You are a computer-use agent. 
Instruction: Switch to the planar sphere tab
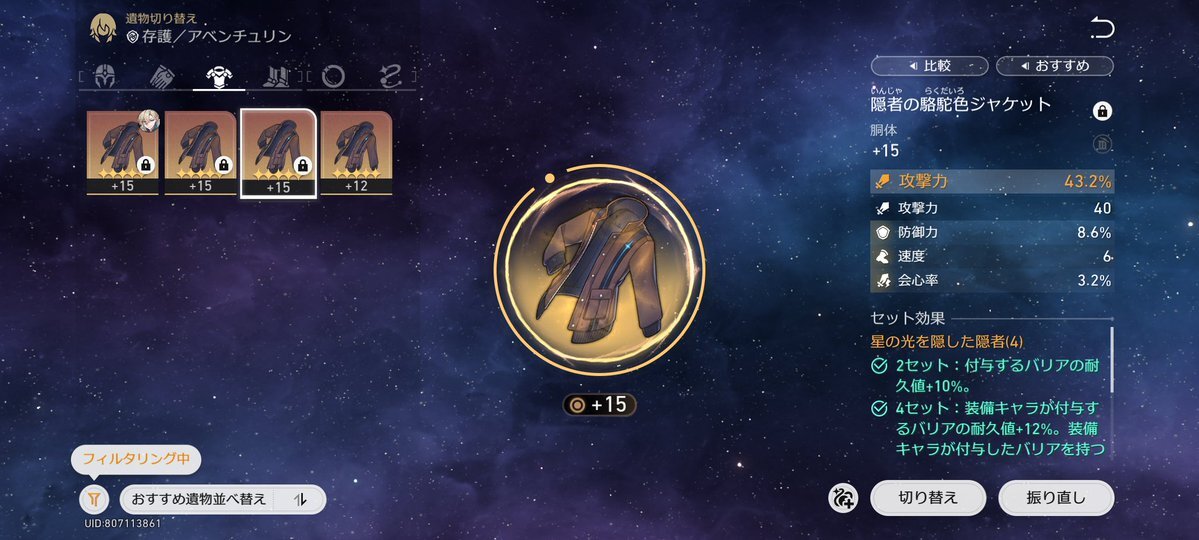pos(333,76)
